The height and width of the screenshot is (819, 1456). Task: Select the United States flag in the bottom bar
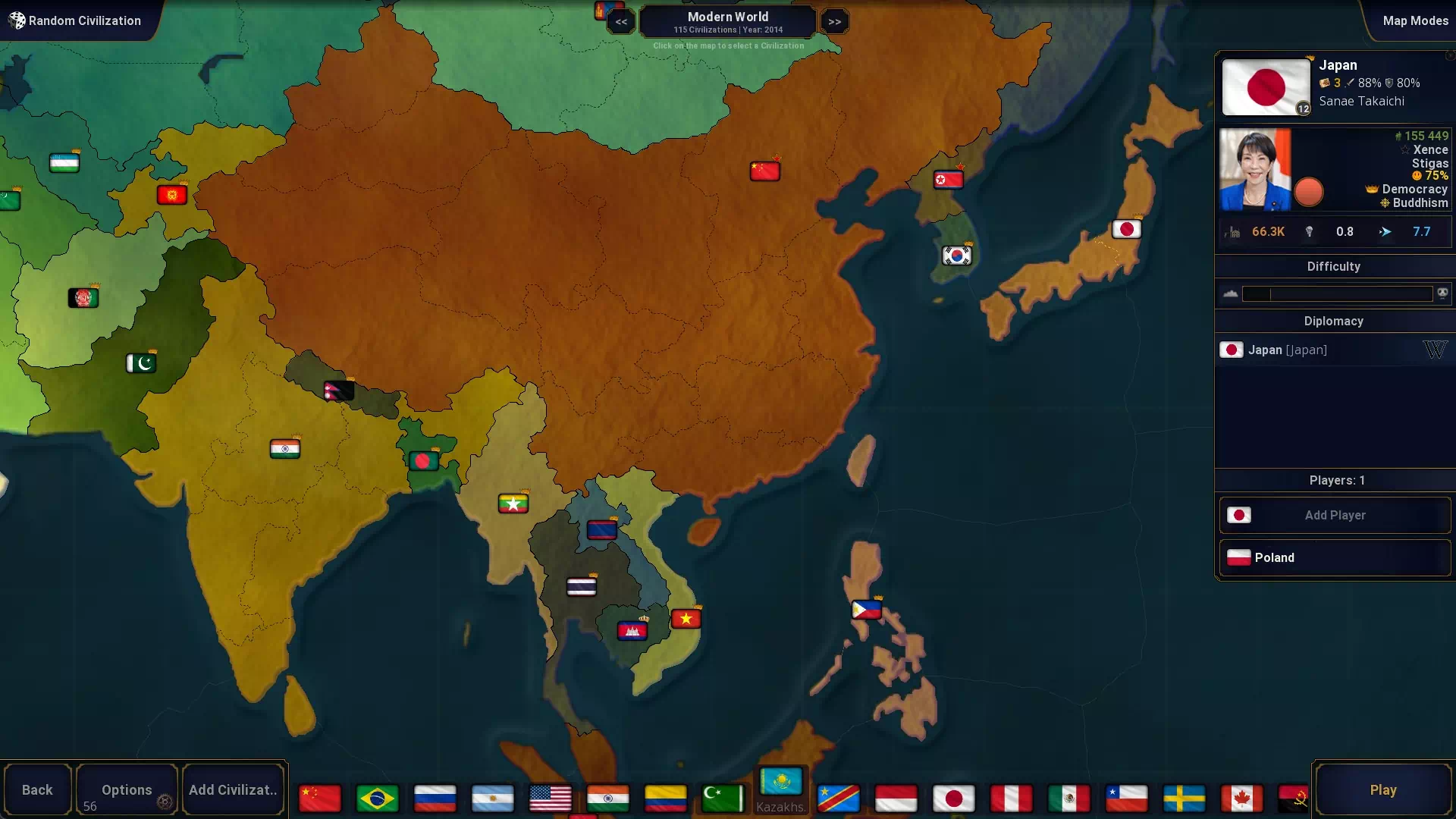click(550, 798)
